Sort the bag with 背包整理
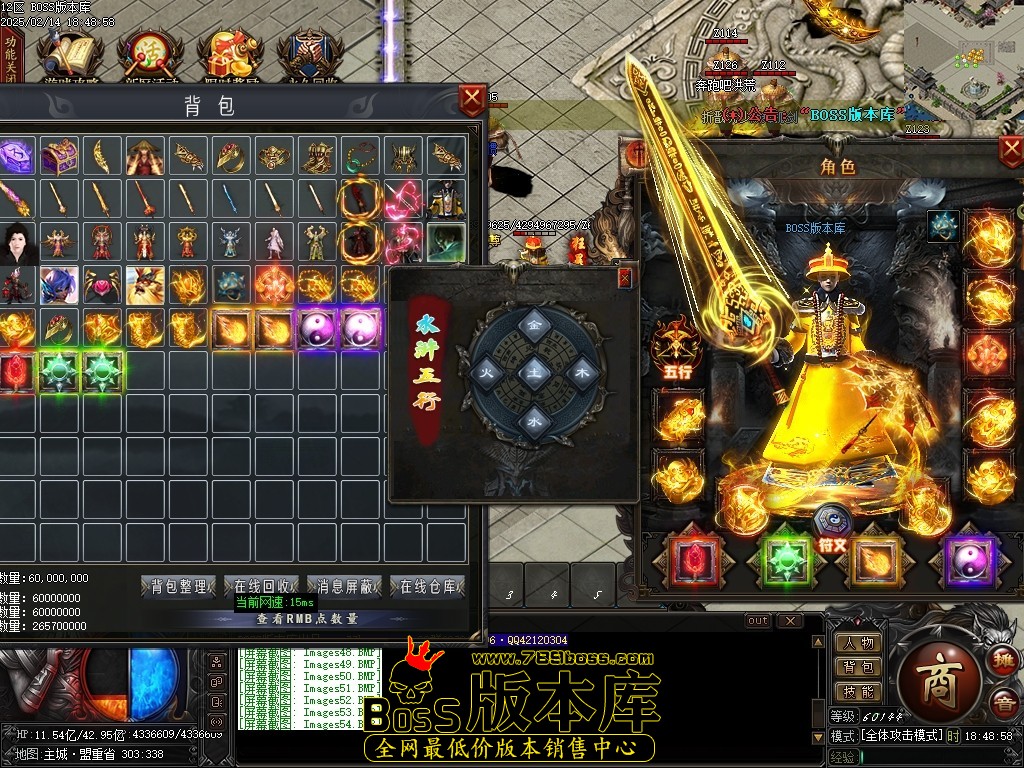The width and height of the screenshot is (1024, 768). coord(179,587)
